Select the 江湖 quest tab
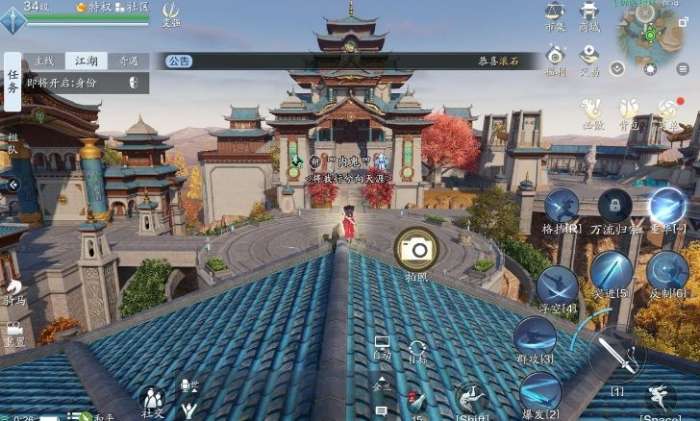700x421 pixels. pos(85,61)
